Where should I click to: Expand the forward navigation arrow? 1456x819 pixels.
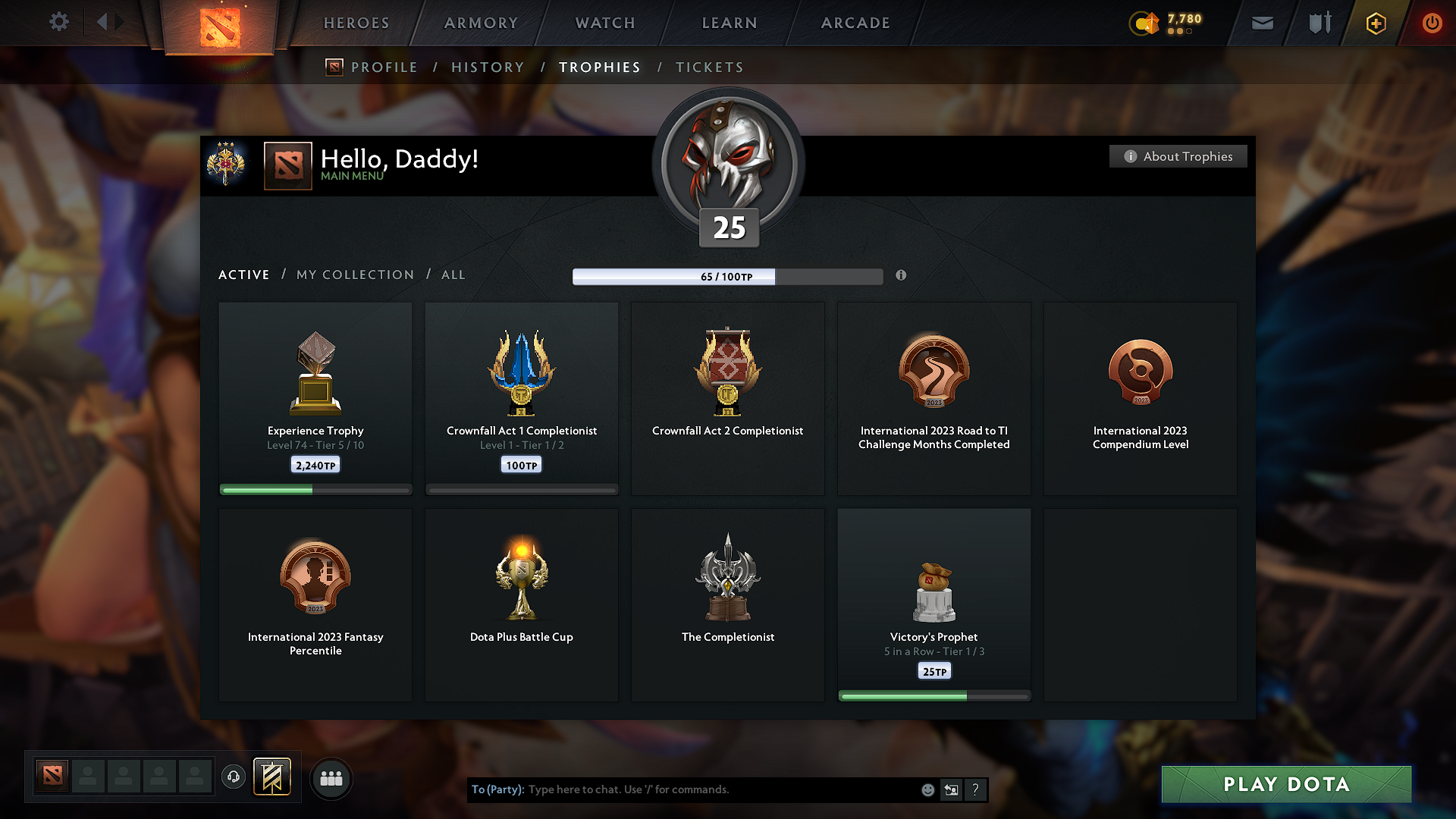pos(119,23)
